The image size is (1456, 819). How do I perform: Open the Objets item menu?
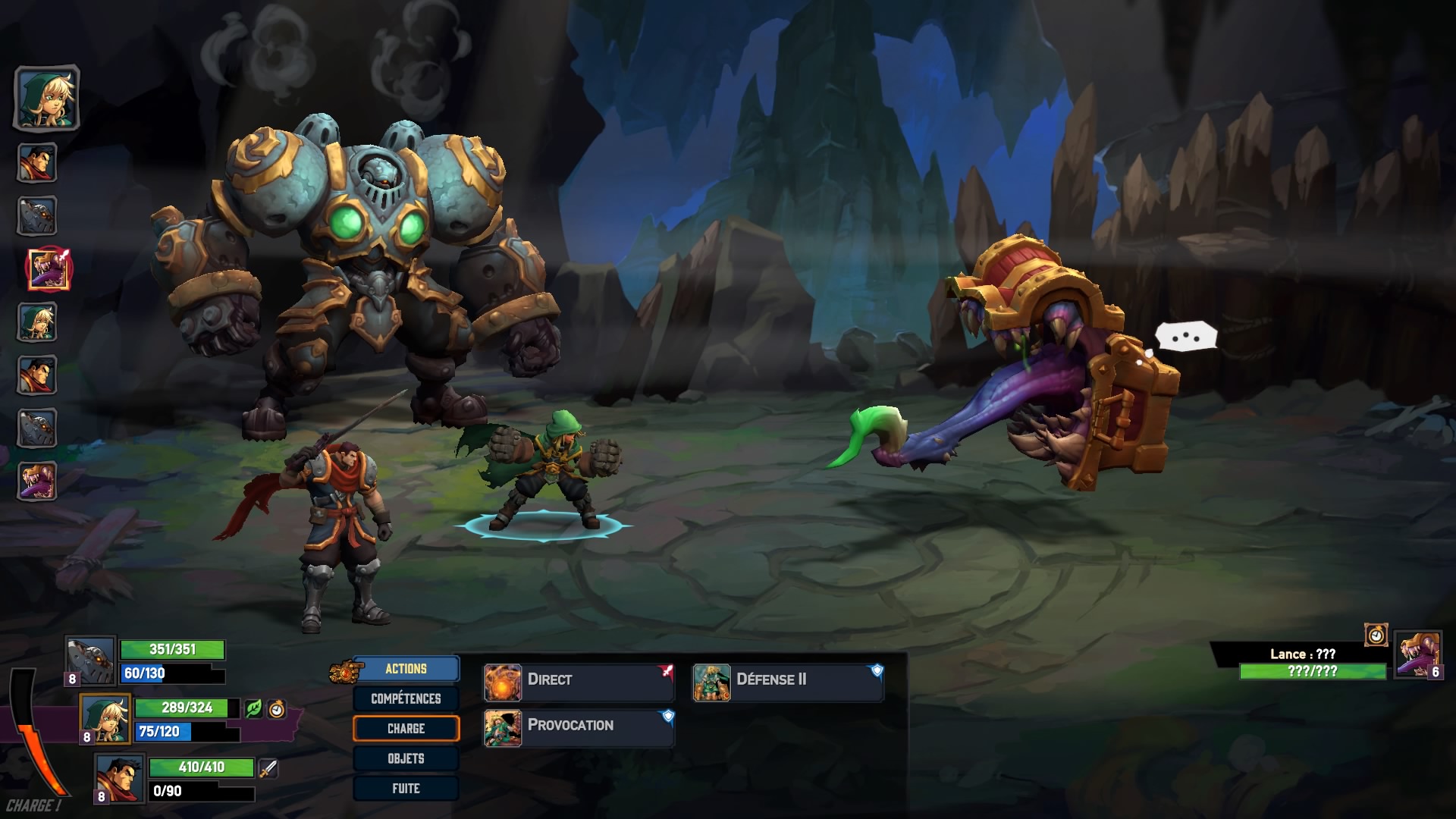point(406,758)
